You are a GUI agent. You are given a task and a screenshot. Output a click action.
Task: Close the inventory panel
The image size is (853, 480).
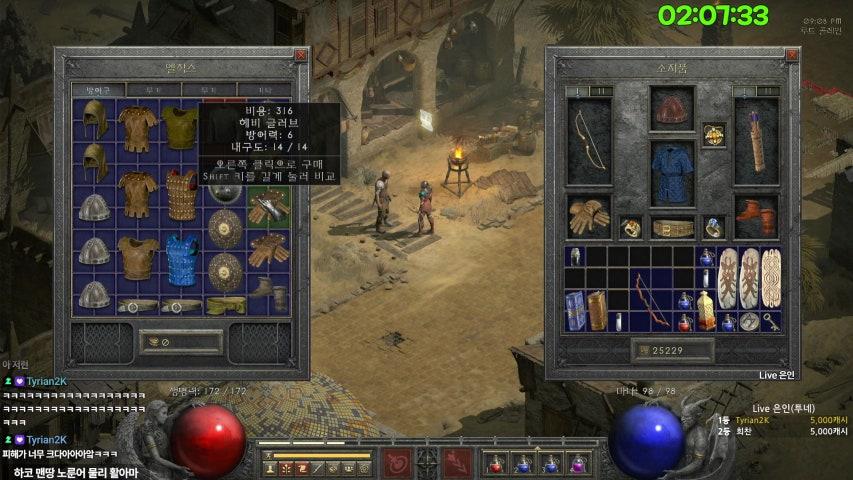[792, 56]
